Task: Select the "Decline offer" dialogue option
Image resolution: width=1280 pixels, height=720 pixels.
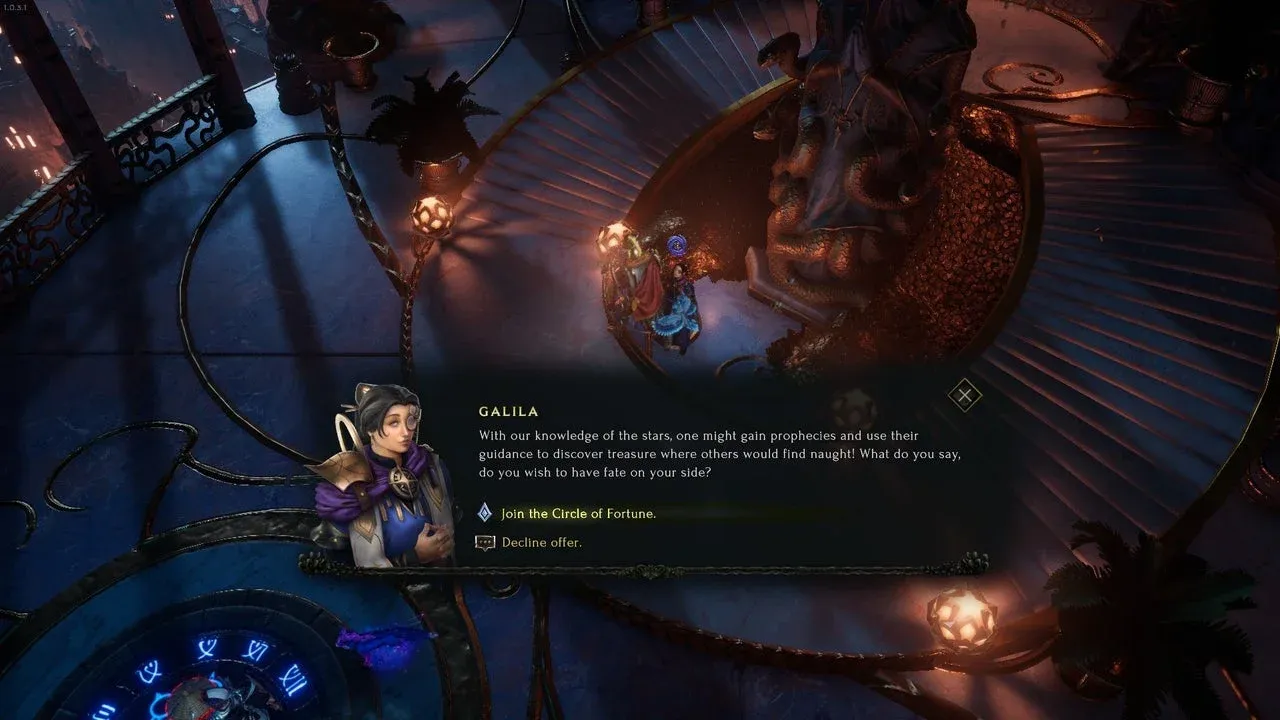Action: coord(541,542)
